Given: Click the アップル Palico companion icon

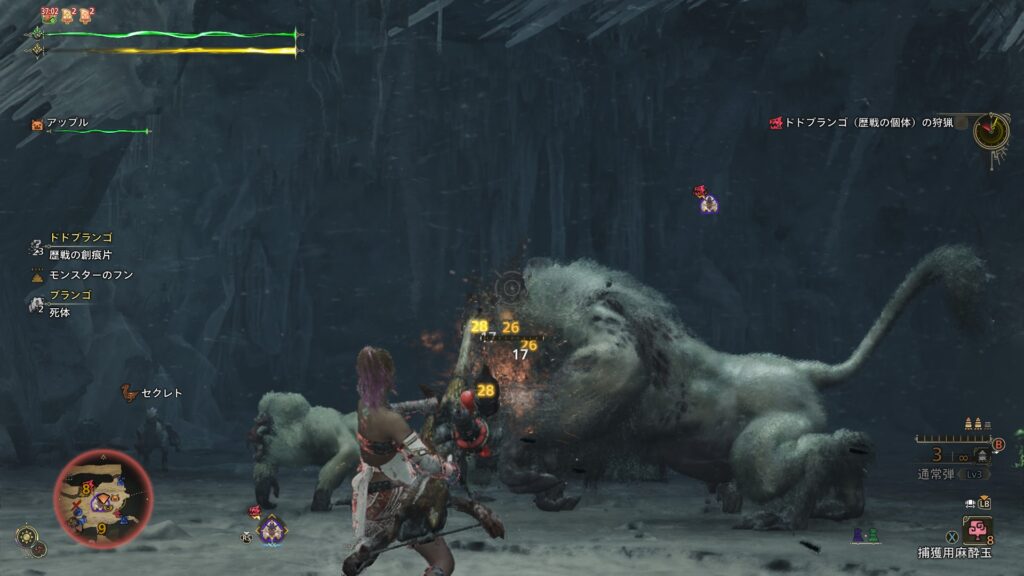Looking at the screenshot, I should tap(38, 124).
